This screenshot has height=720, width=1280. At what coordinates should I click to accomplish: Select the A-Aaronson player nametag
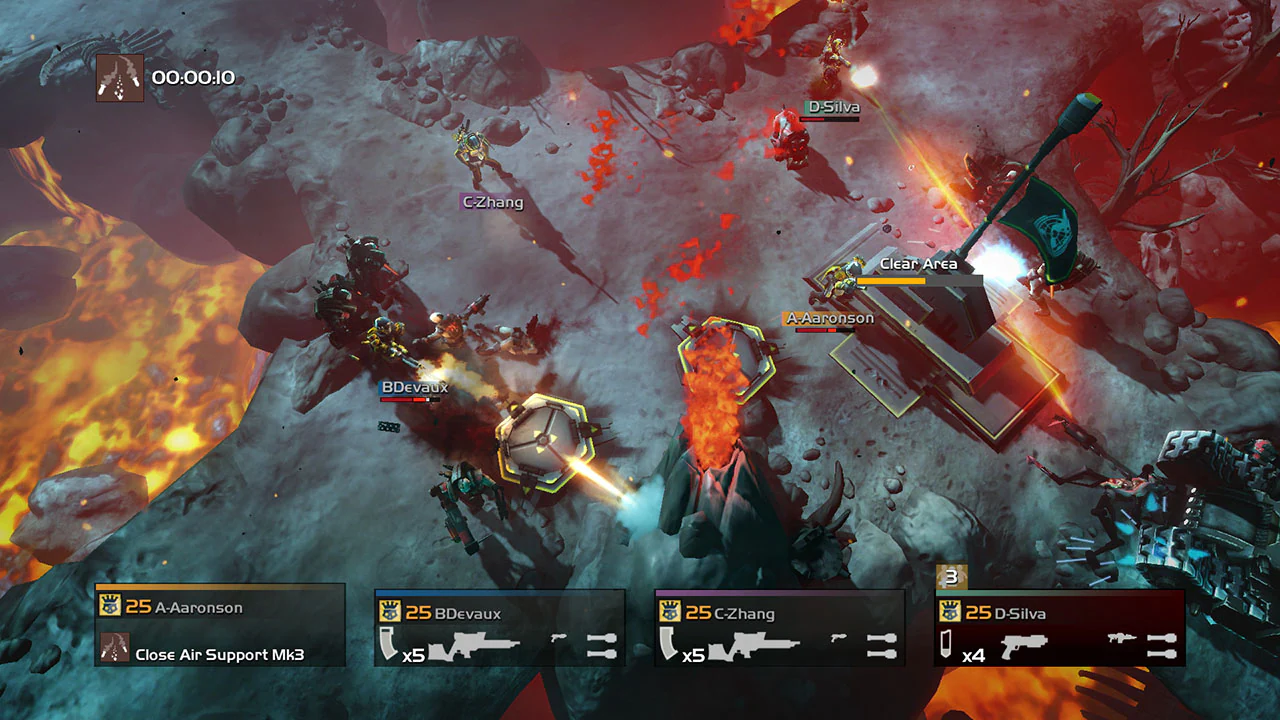tap(829, 317)
